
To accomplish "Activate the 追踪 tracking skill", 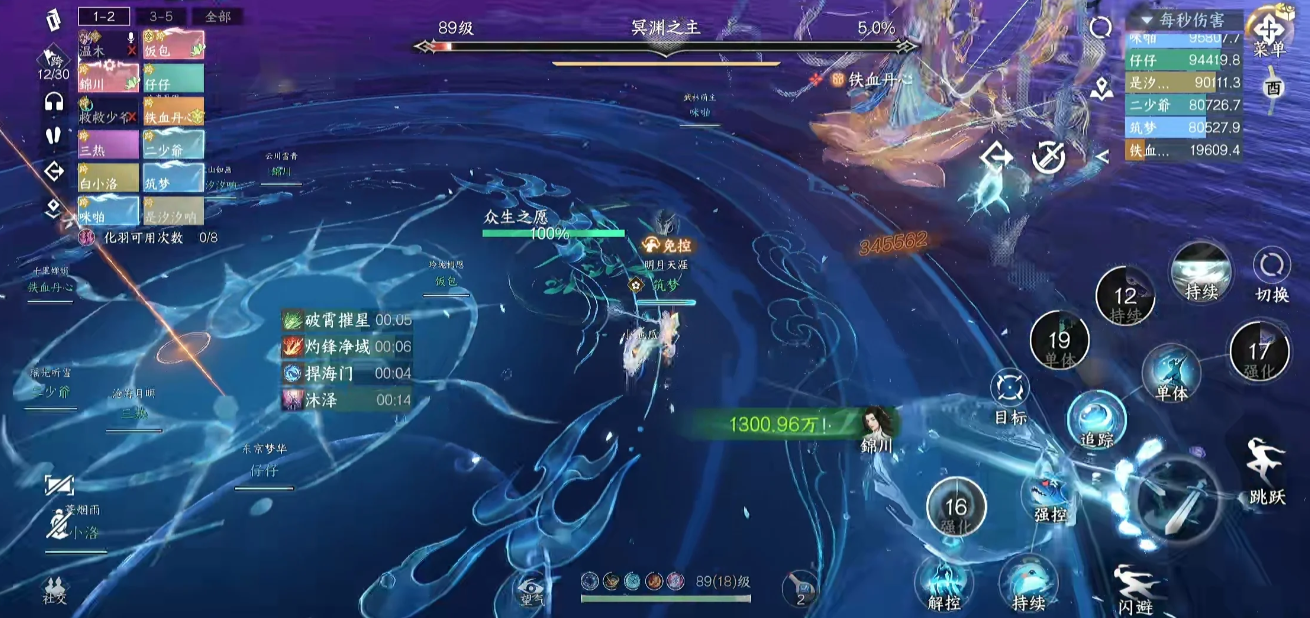I will click(1097, 419).
